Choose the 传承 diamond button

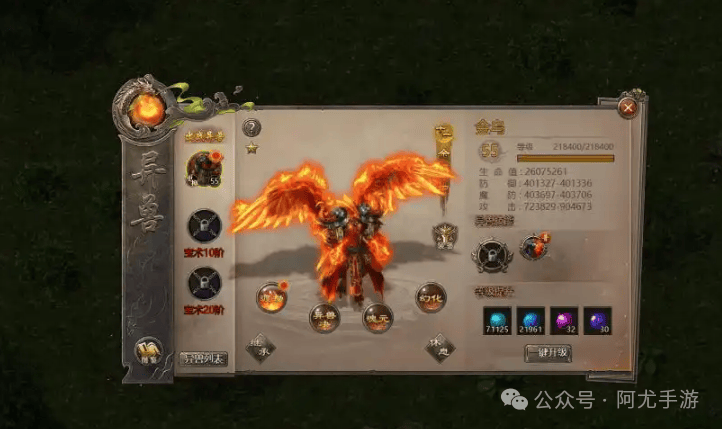[261, 347]
